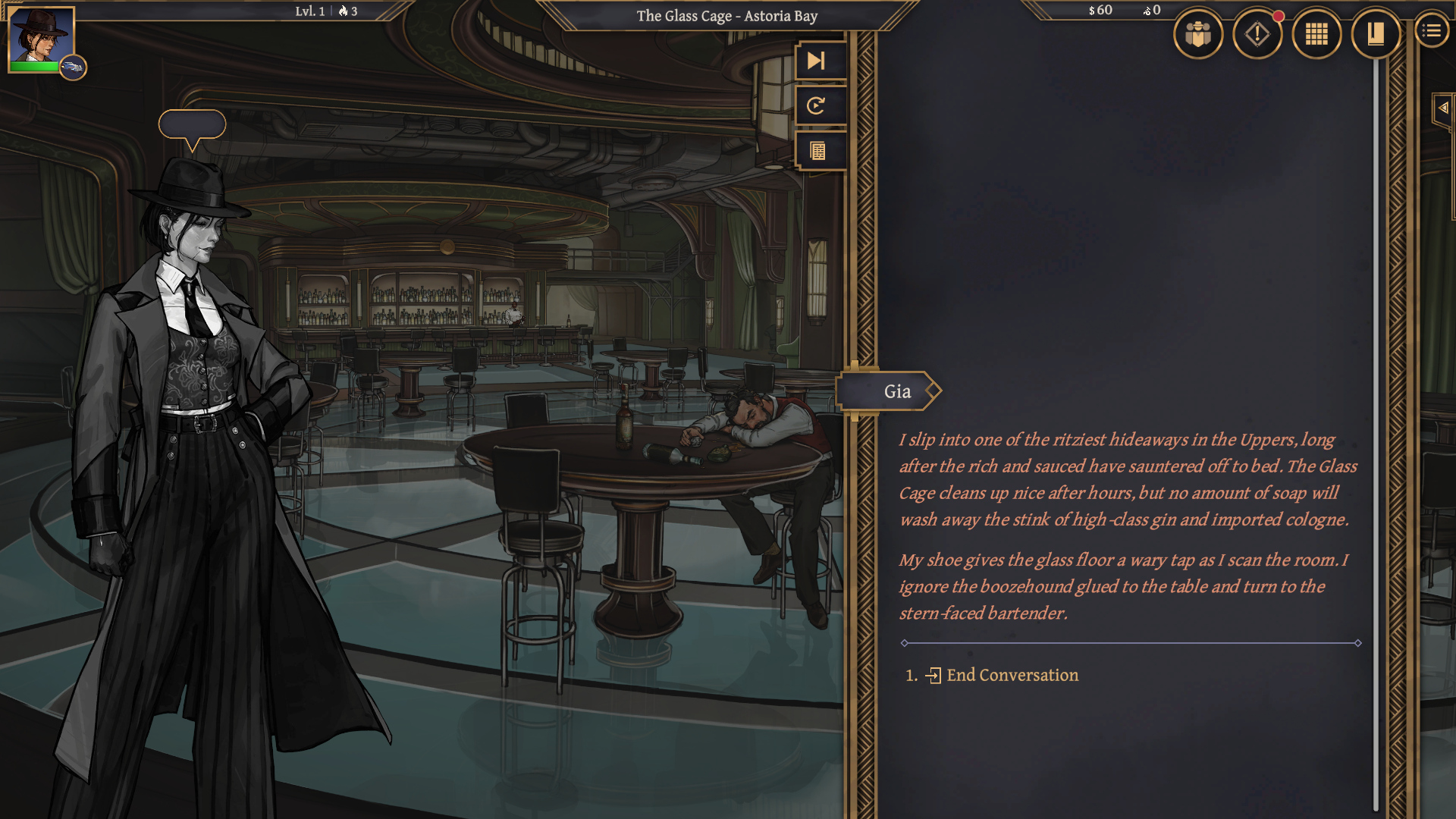Open the party members icon
The height and width of the screenshot is (819, 1456).
point(1197,34)
